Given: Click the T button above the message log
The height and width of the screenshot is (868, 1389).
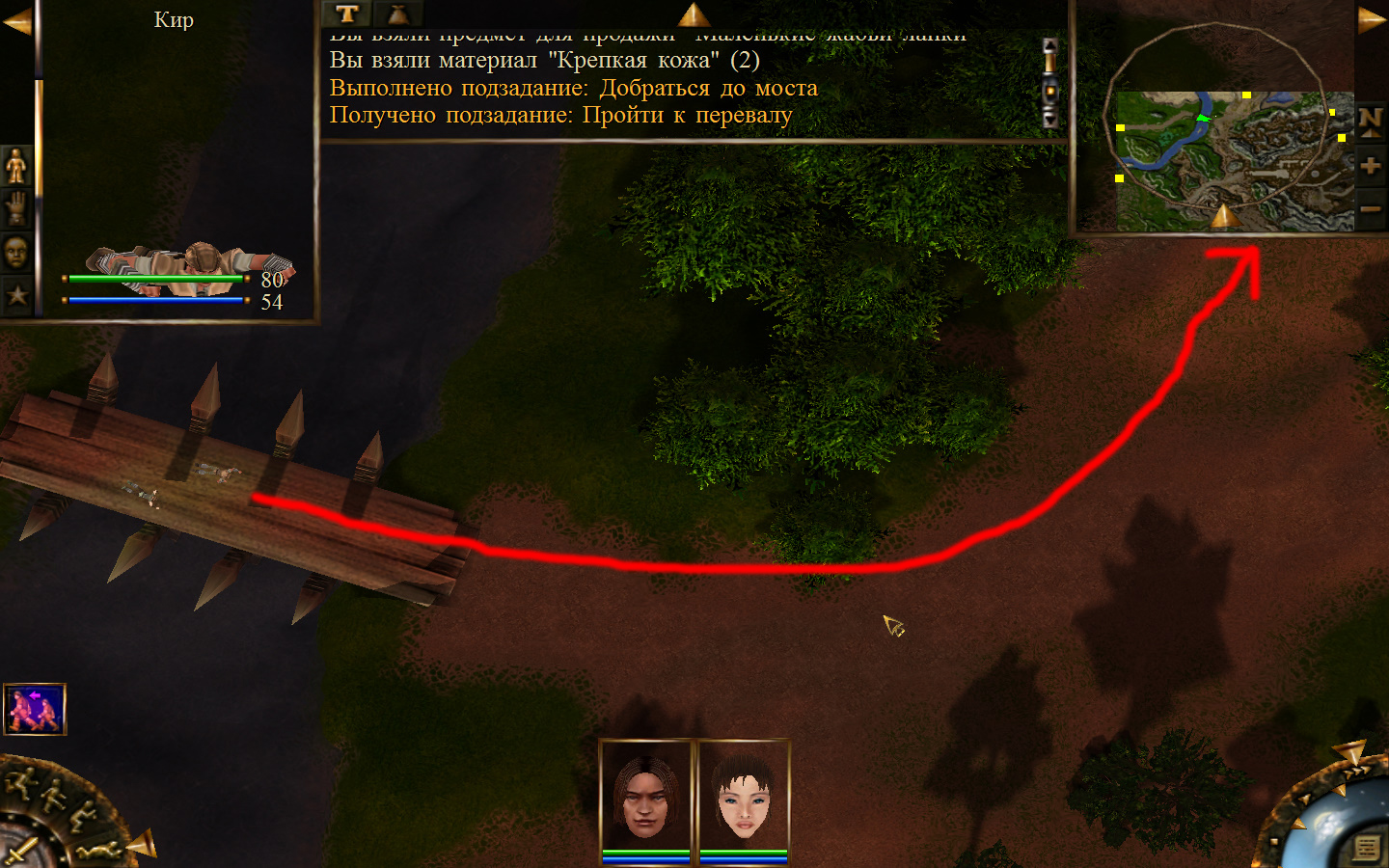Looking at the screenshot, I should pyautogui.click(x=347, y=14).
